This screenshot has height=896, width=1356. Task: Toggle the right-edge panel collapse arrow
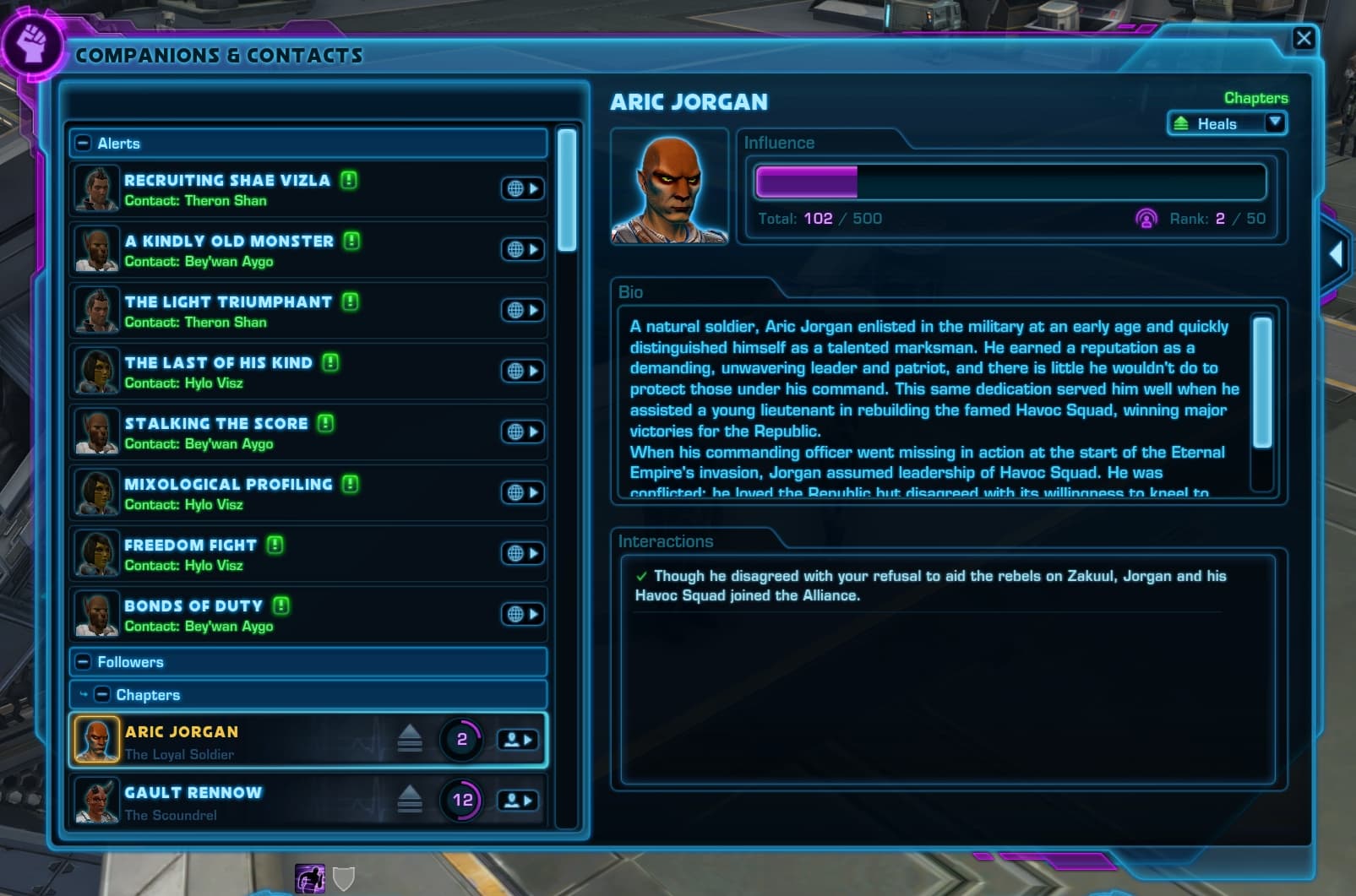(x=1337, y=253)
